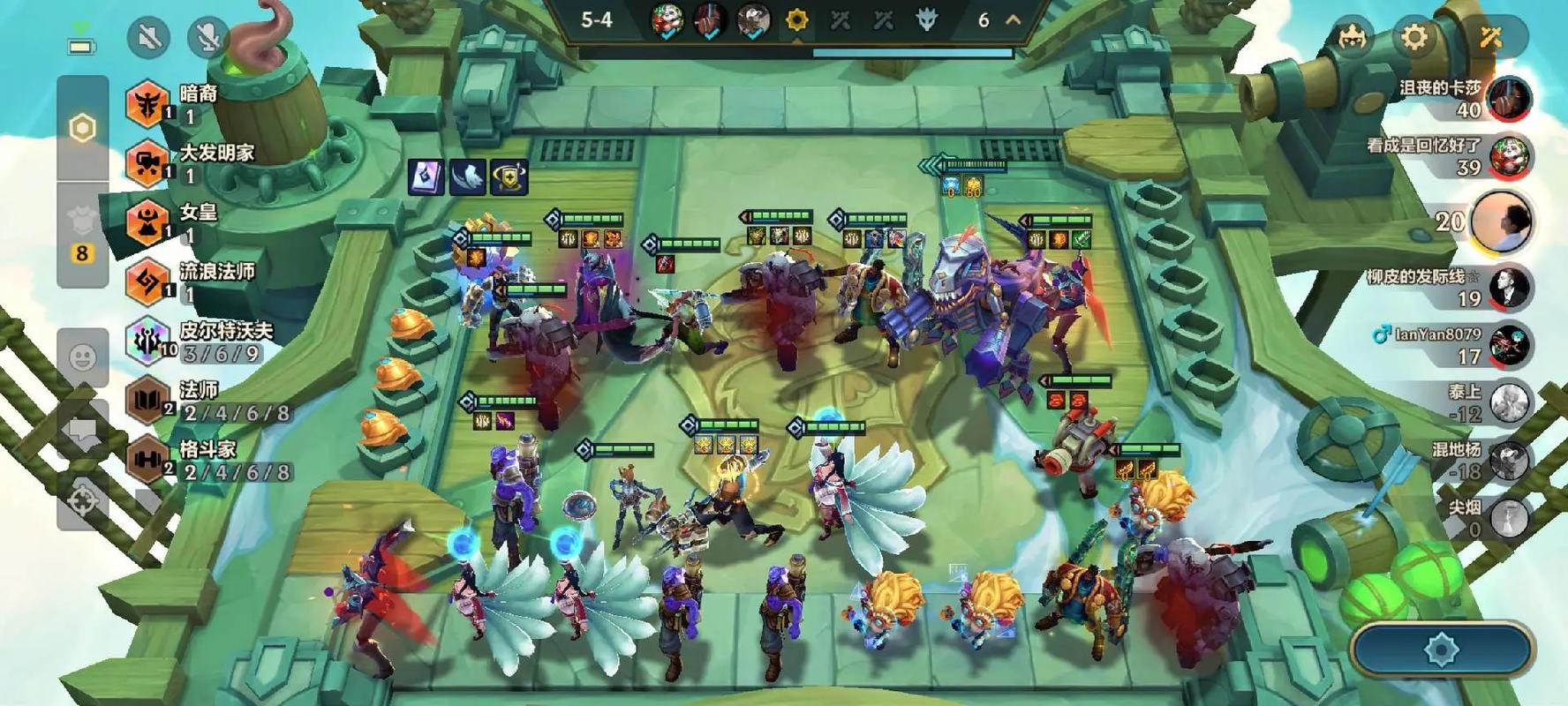
Task: Open the crowned helmet icon beside settings
Action: [1352, 38]
